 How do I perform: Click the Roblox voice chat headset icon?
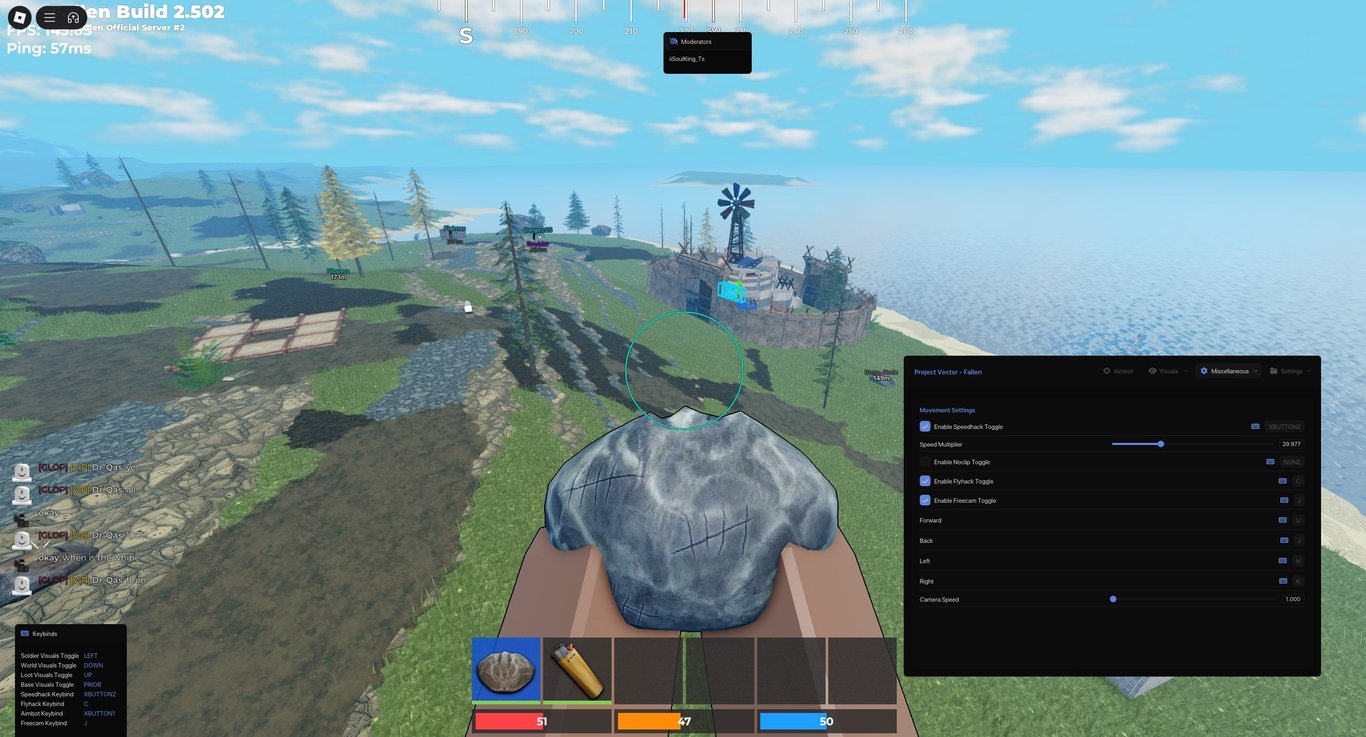[x=73, y=17]
